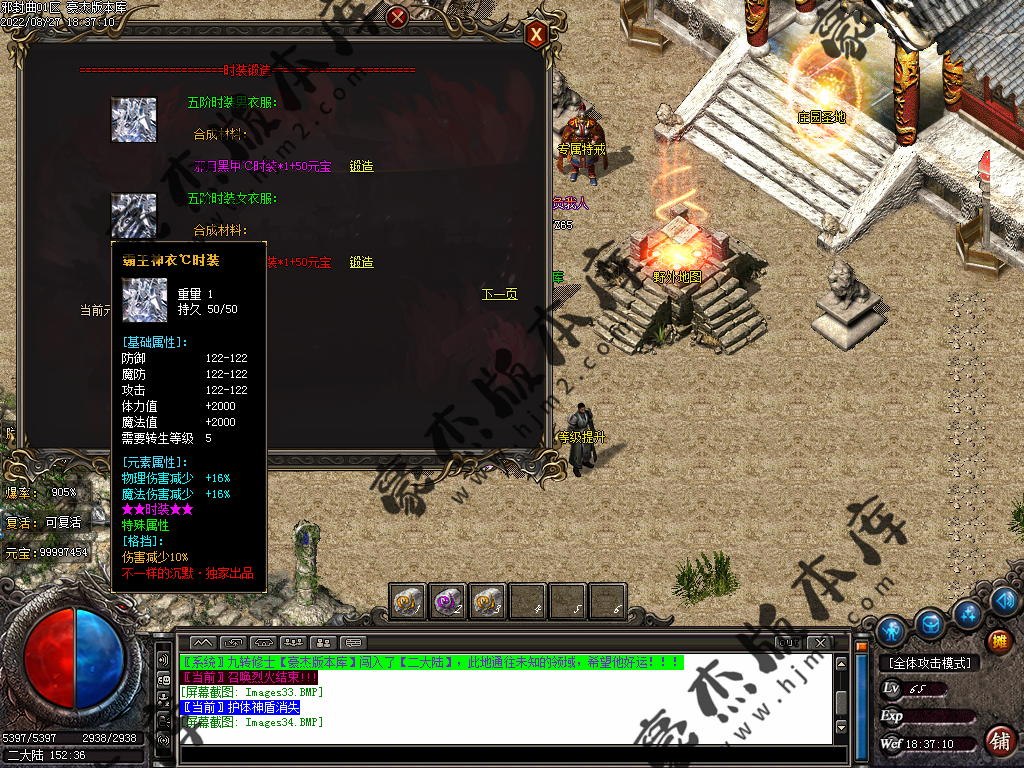The height and width of the screenshot is (768, 1024).
Task: Toggle the 全体攻击模式 attack mode
Action: [x=929, y=663]
